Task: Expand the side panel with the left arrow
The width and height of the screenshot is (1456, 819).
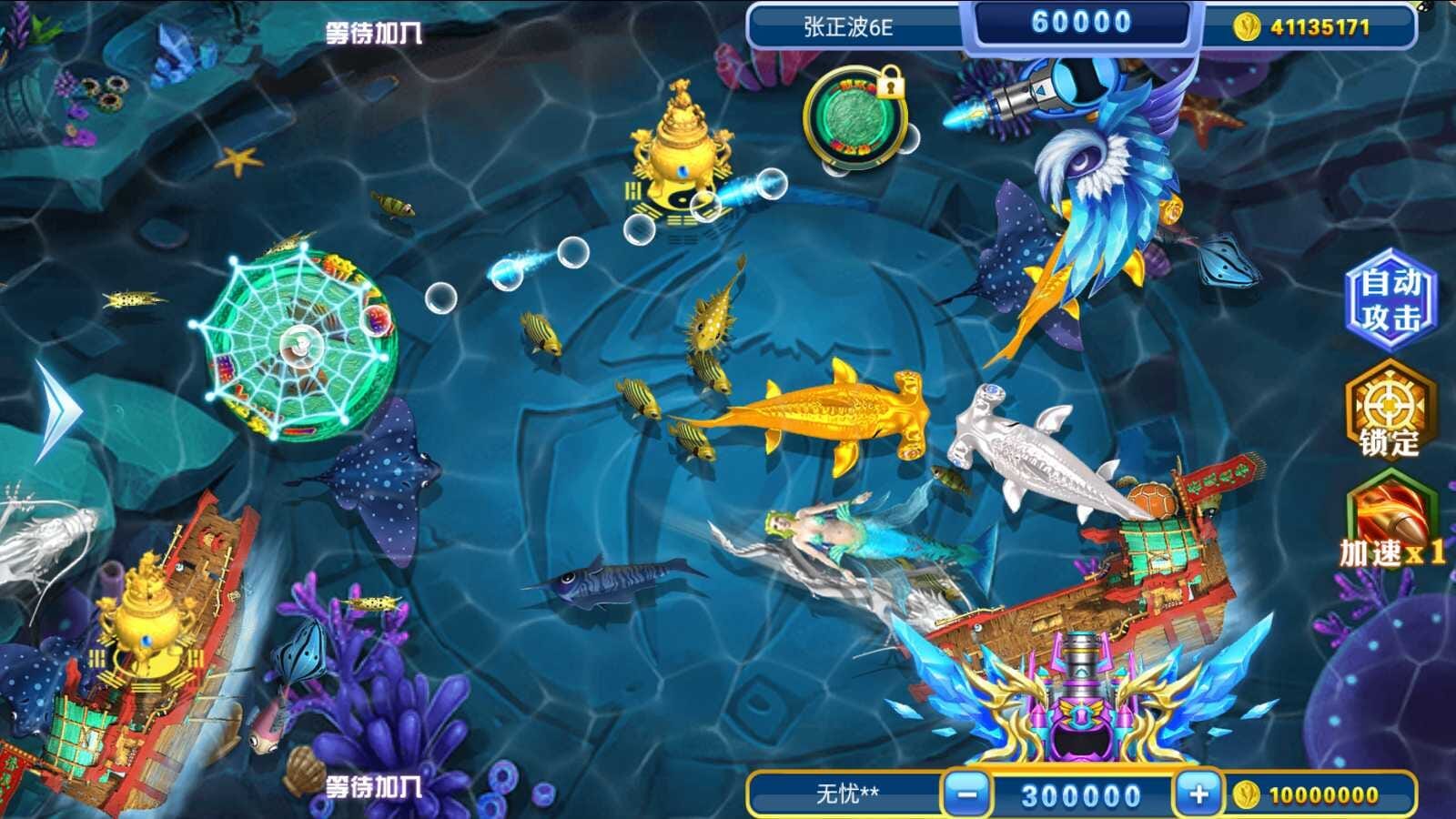Action: [58, 411]
